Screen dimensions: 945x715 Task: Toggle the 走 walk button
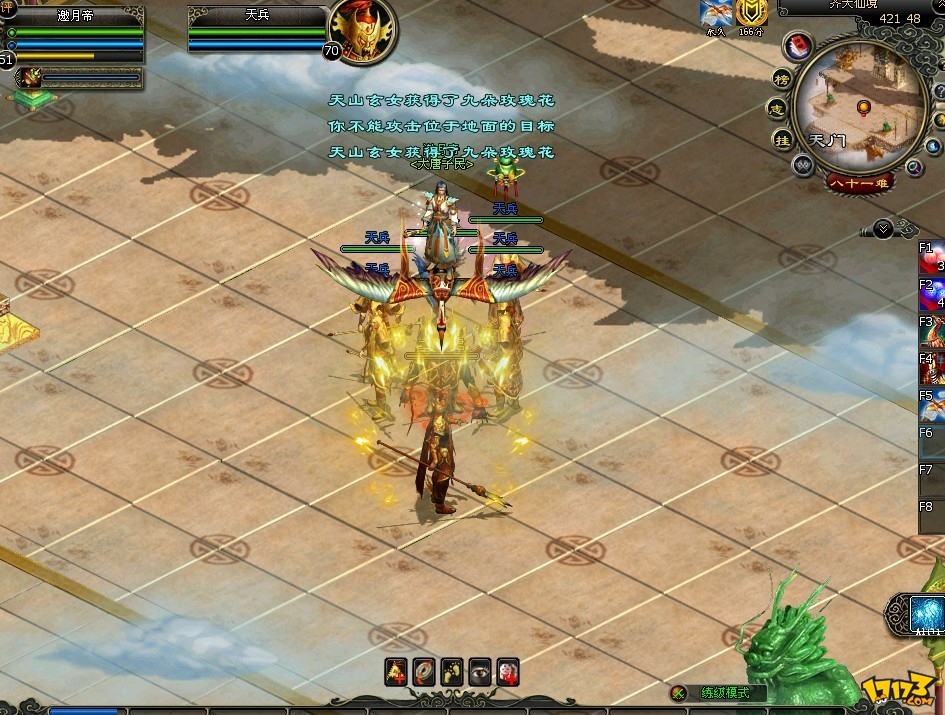pos(777,108)
